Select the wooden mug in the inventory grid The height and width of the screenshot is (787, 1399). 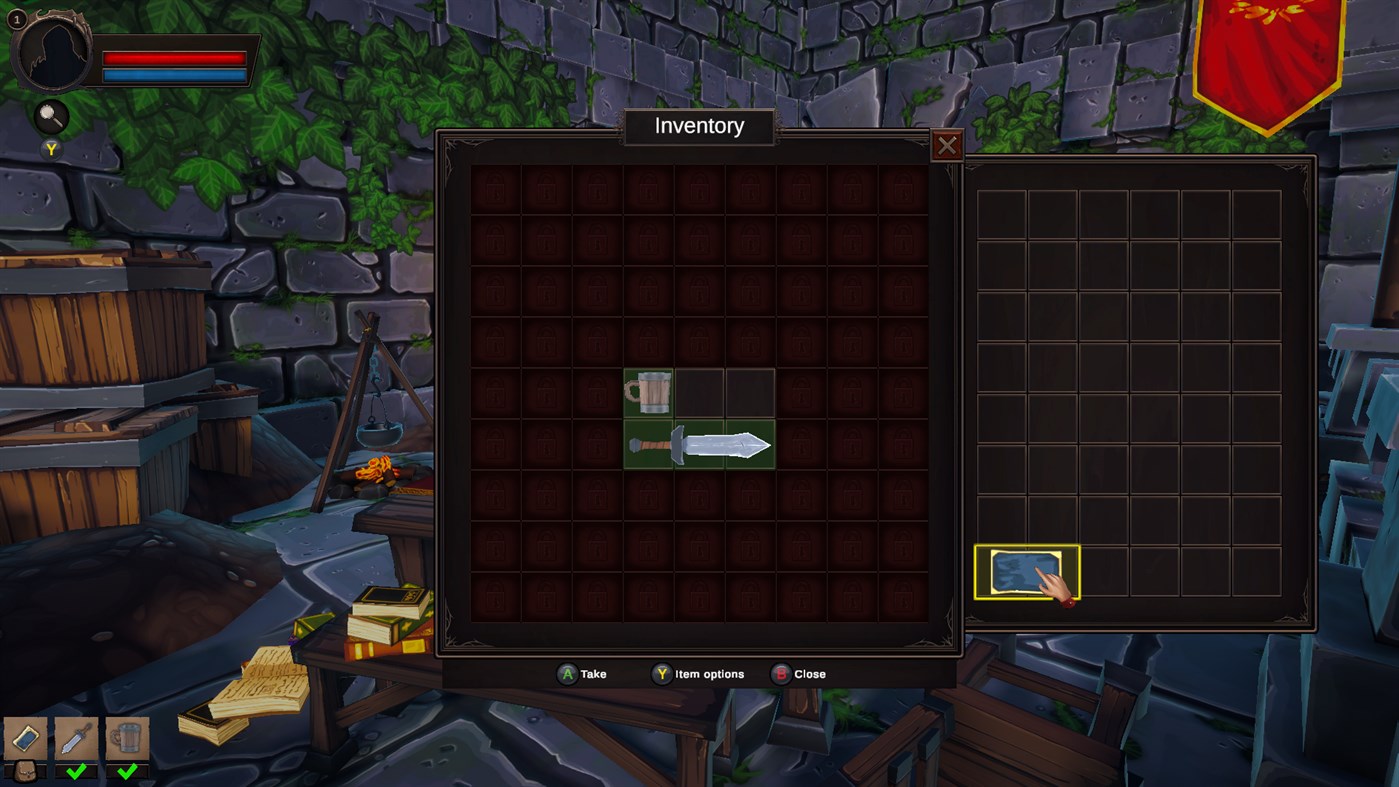pos(648,393)
